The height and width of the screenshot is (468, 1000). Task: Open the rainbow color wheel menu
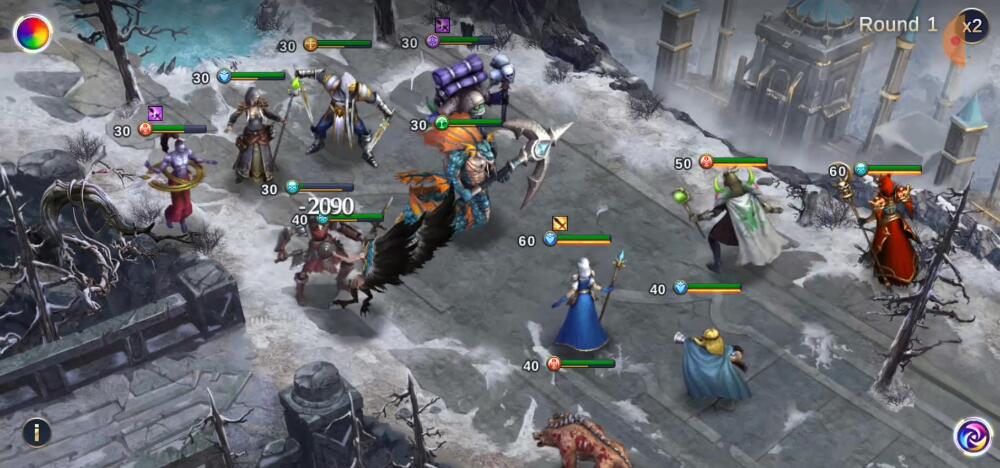tap(32, 33)
